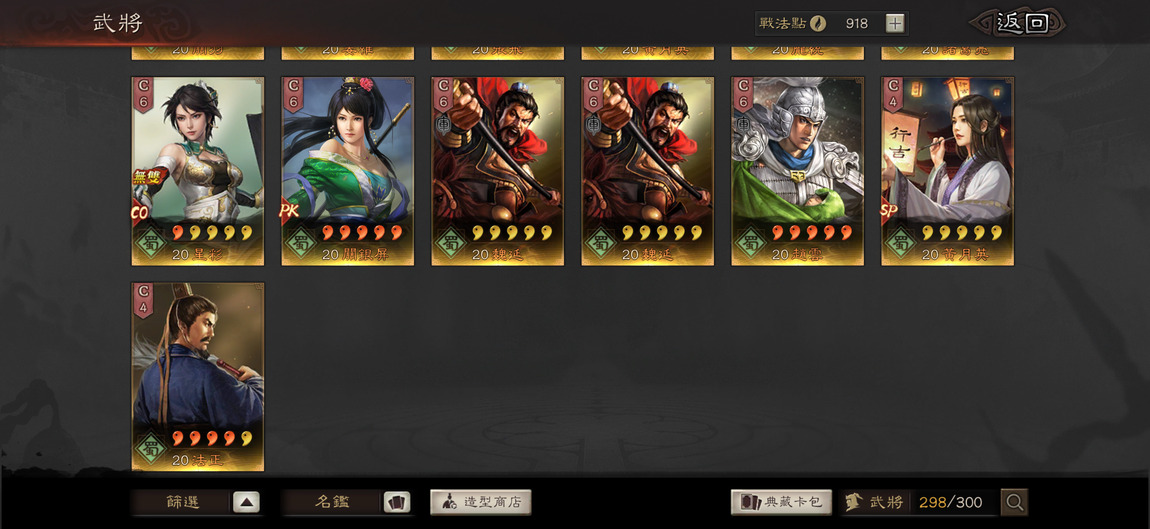Pick the 趙雲 general card

pos(798,171)
